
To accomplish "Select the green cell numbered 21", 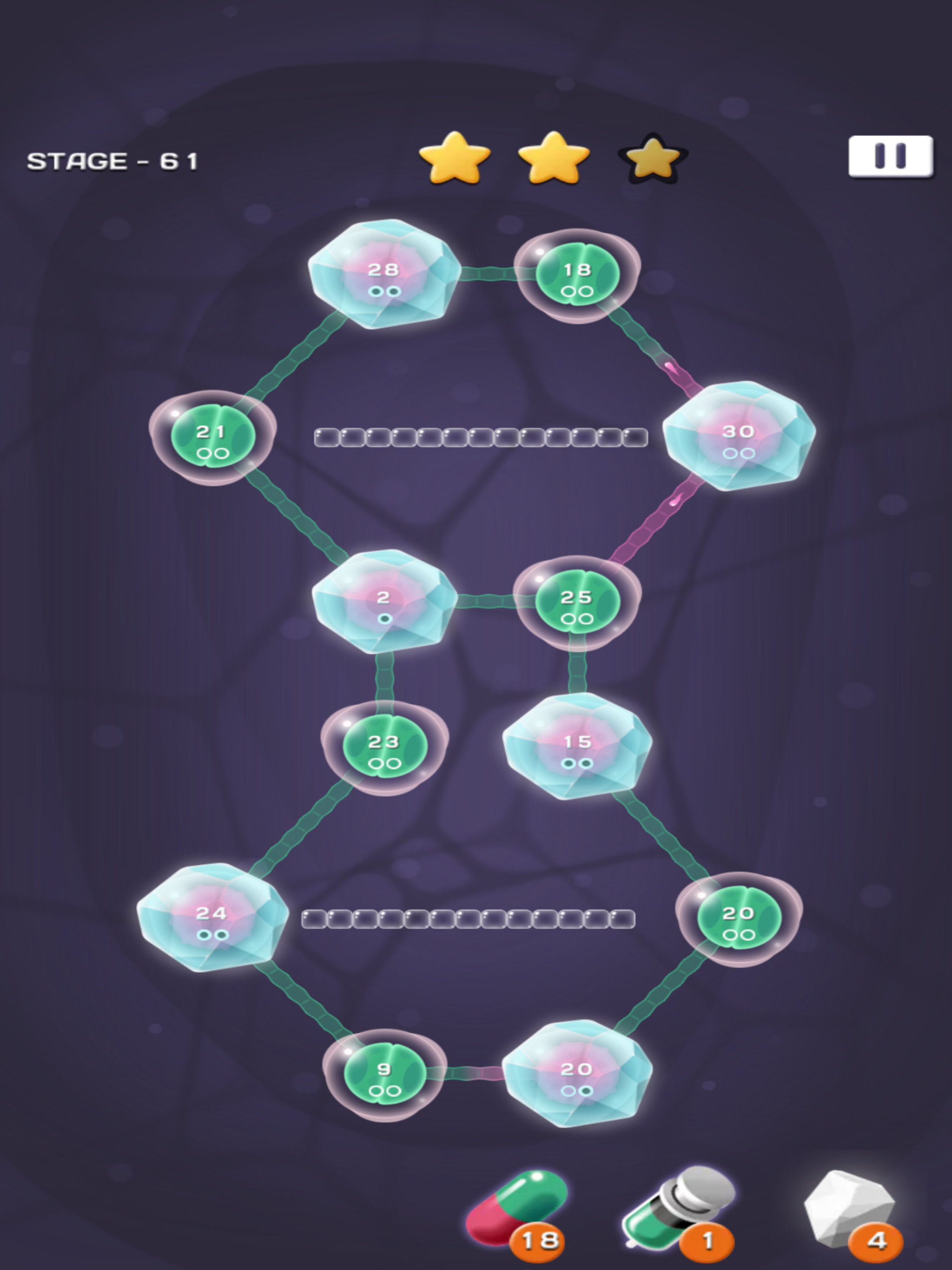I will click(212, 437).
